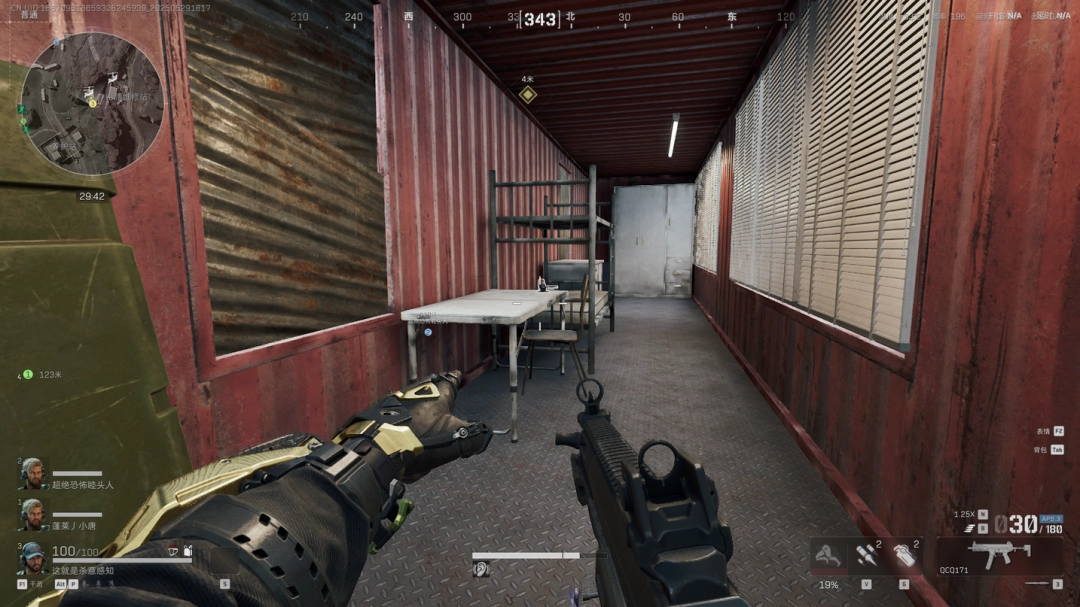Select teammate 蓬莱丿小唐's portrait
The height and width of the screenshot is (607, 1080).
pos(32,513)
